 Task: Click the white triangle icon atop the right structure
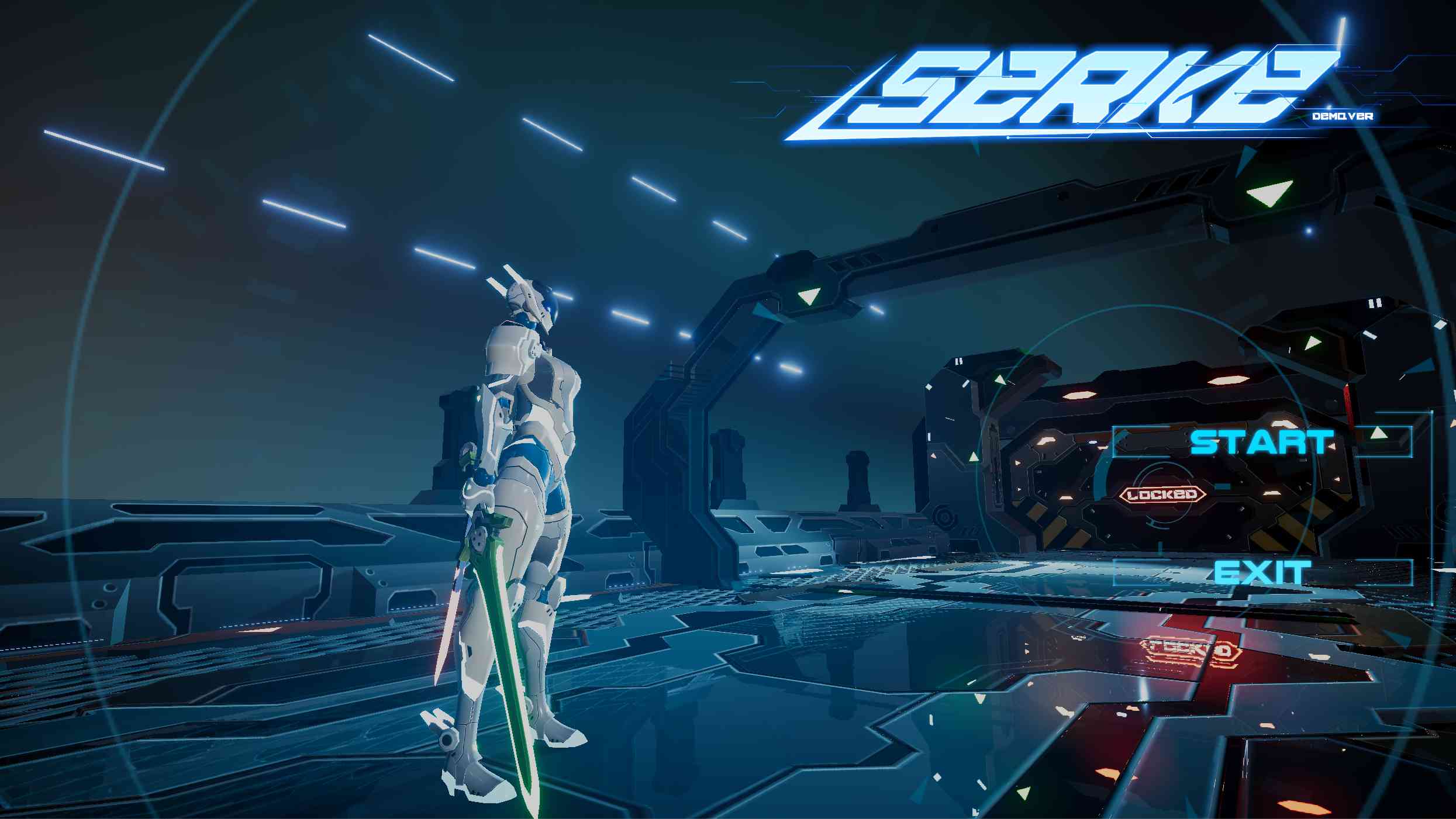(1271, 194)
